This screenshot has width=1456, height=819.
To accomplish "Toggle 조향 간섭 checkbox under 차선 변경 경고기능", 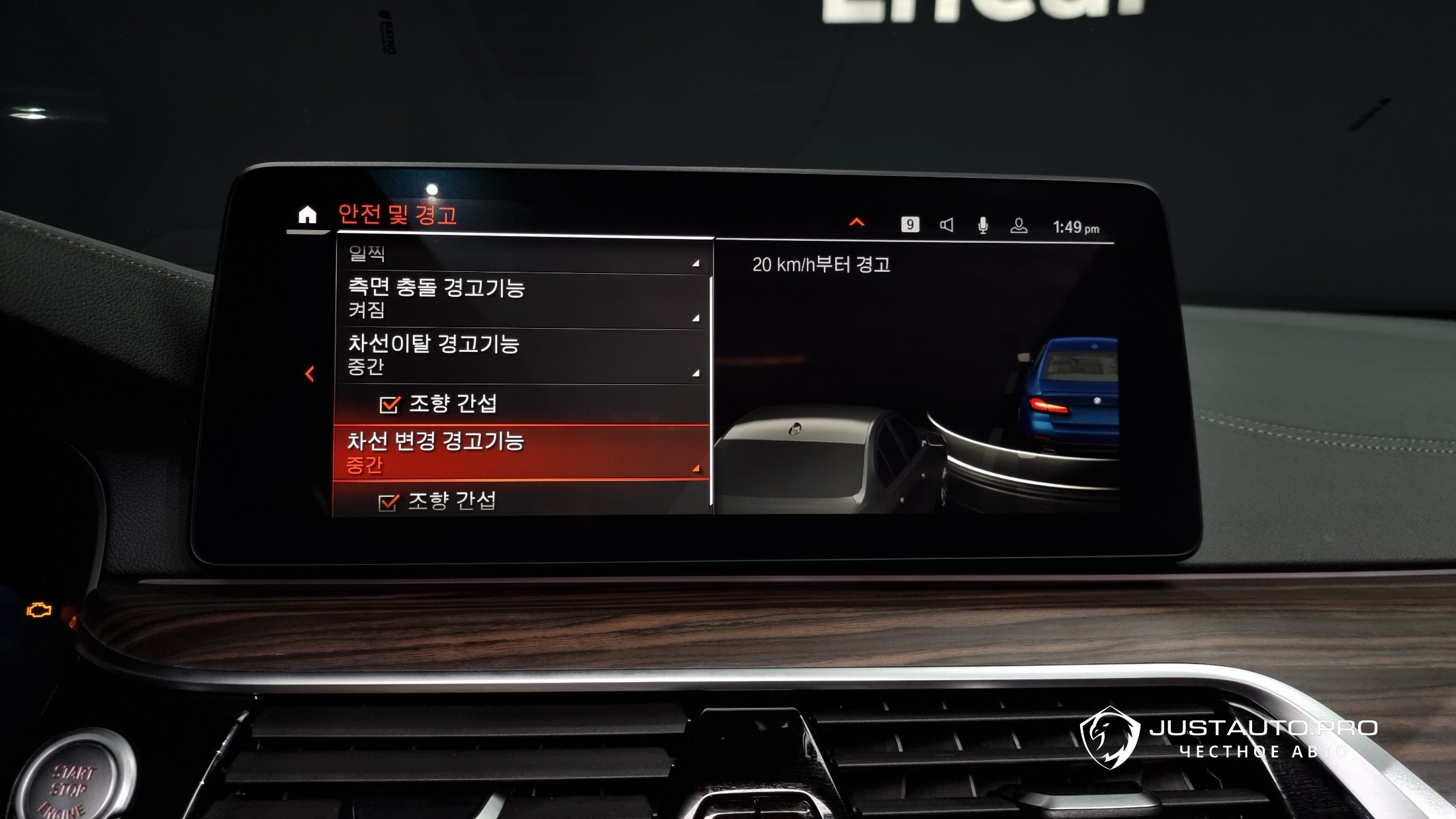I will [x=388, y=502].
